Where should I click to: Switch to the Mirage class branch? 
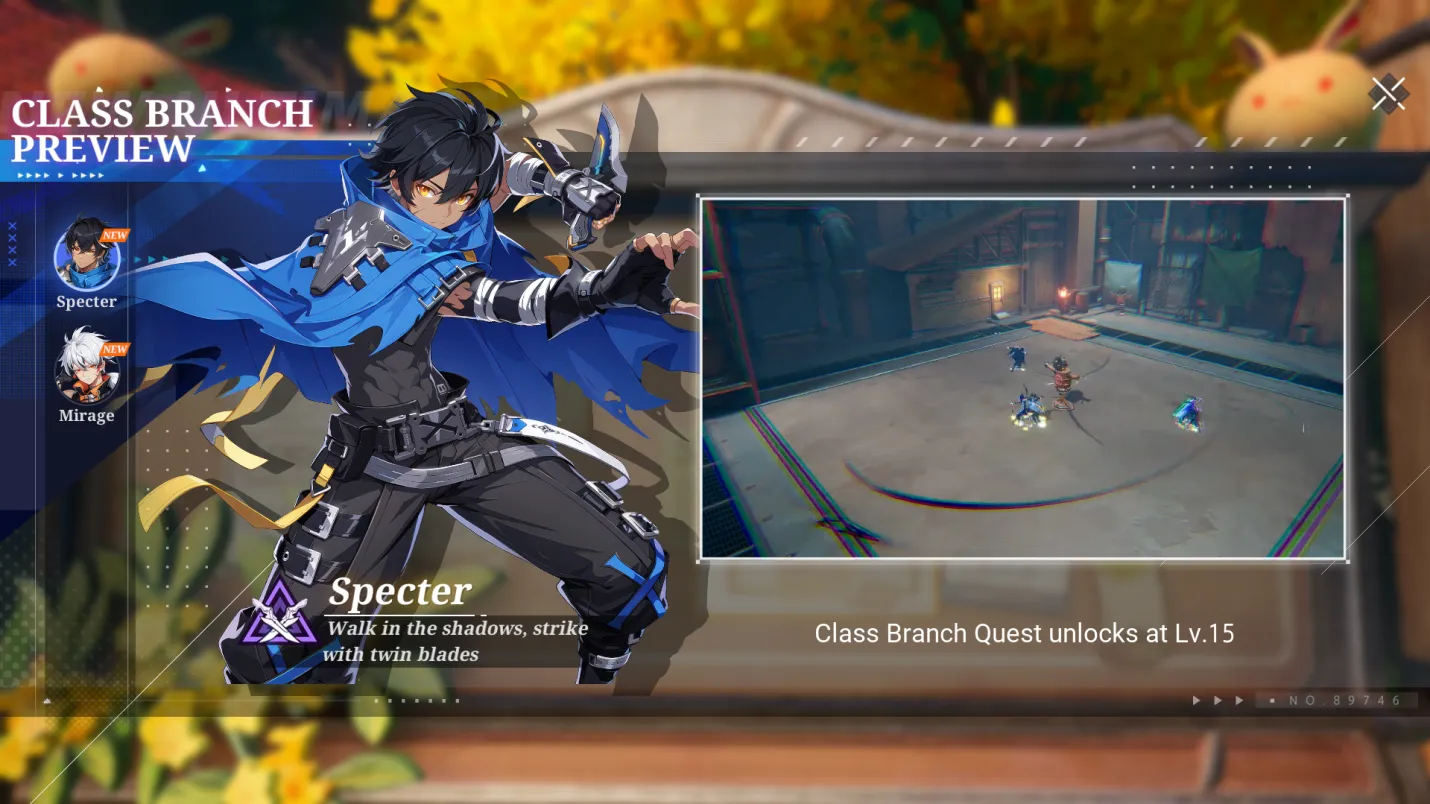click(x=87, y=369)
